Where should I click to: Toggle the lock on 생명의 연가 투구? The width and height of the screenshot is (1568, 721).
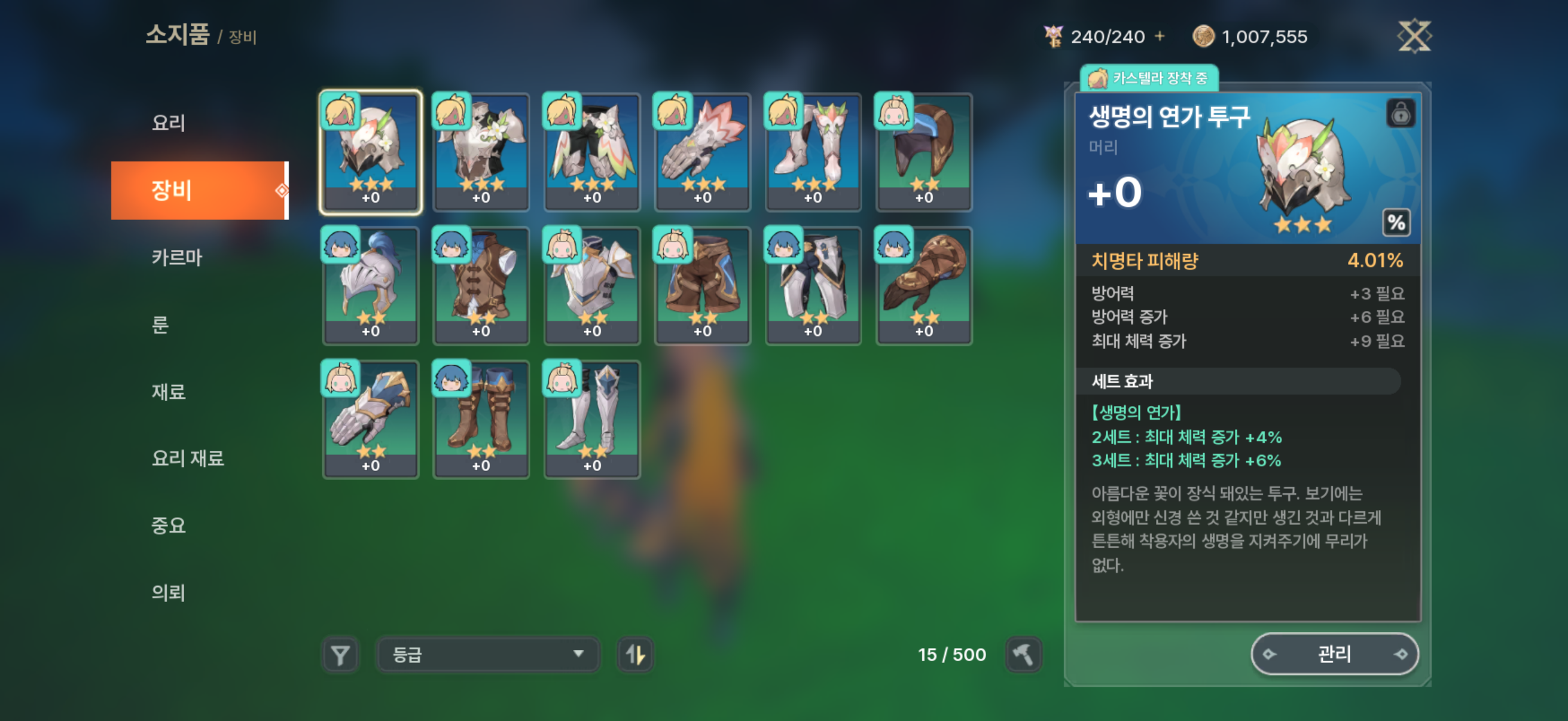tap(1401, 114)
